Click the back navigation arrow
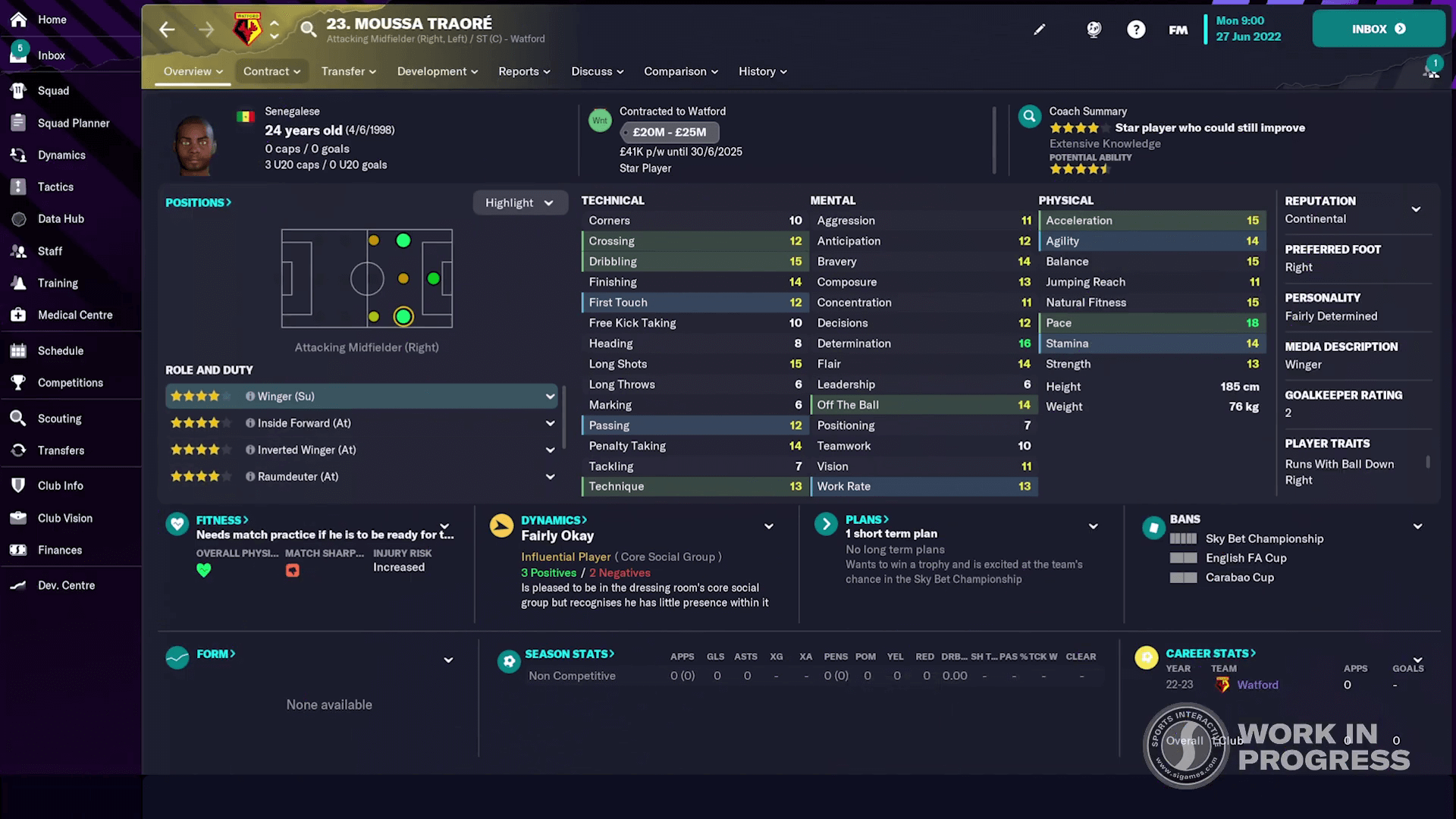The width and height of the screenshot is (1456, 819). [167, 29]
